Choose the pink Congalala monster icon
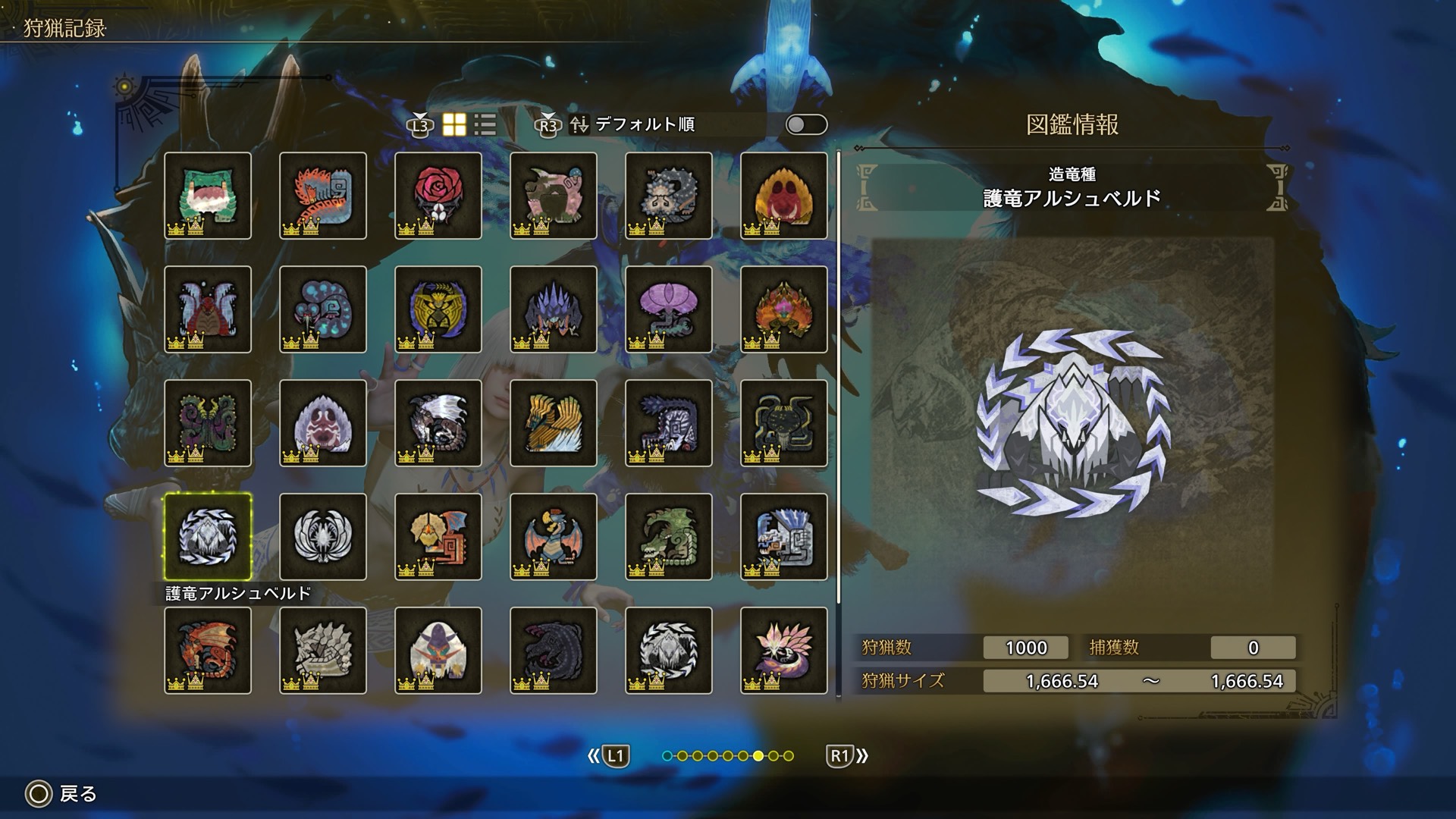Image resolution: width=1456 pixels, height=819 pixels. (x=554, y=196)
